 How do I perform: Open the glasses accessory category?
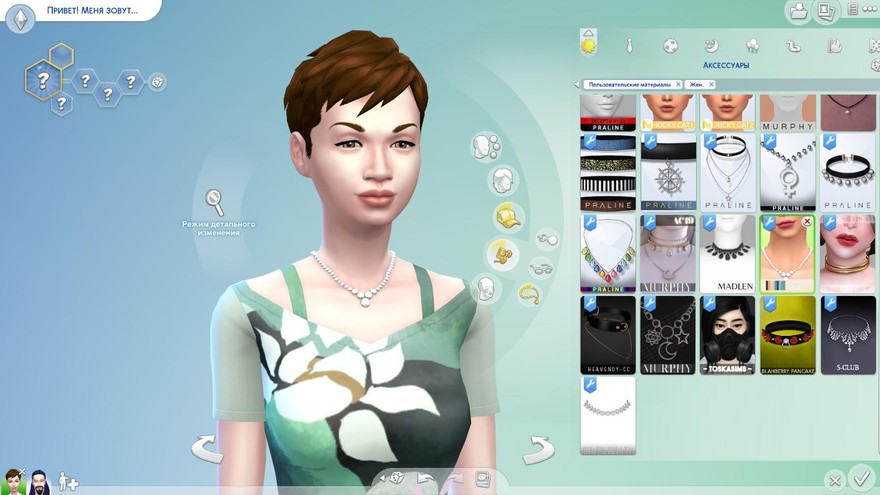click(541, 268)
